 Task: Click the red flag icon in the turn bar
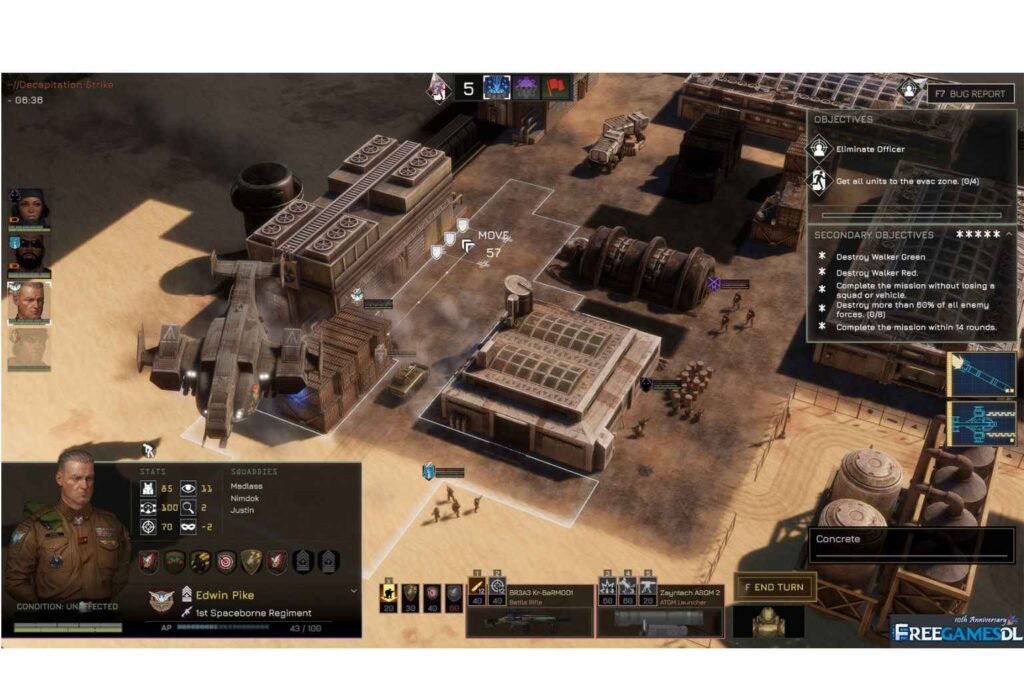coord(555,88)
